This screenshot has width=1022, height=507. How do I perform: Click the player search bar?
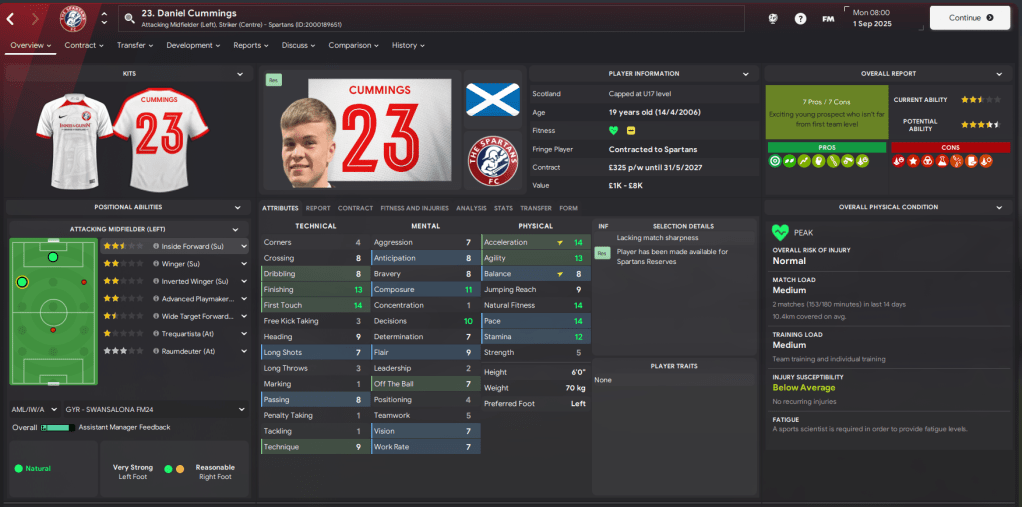tap(430, 18)
